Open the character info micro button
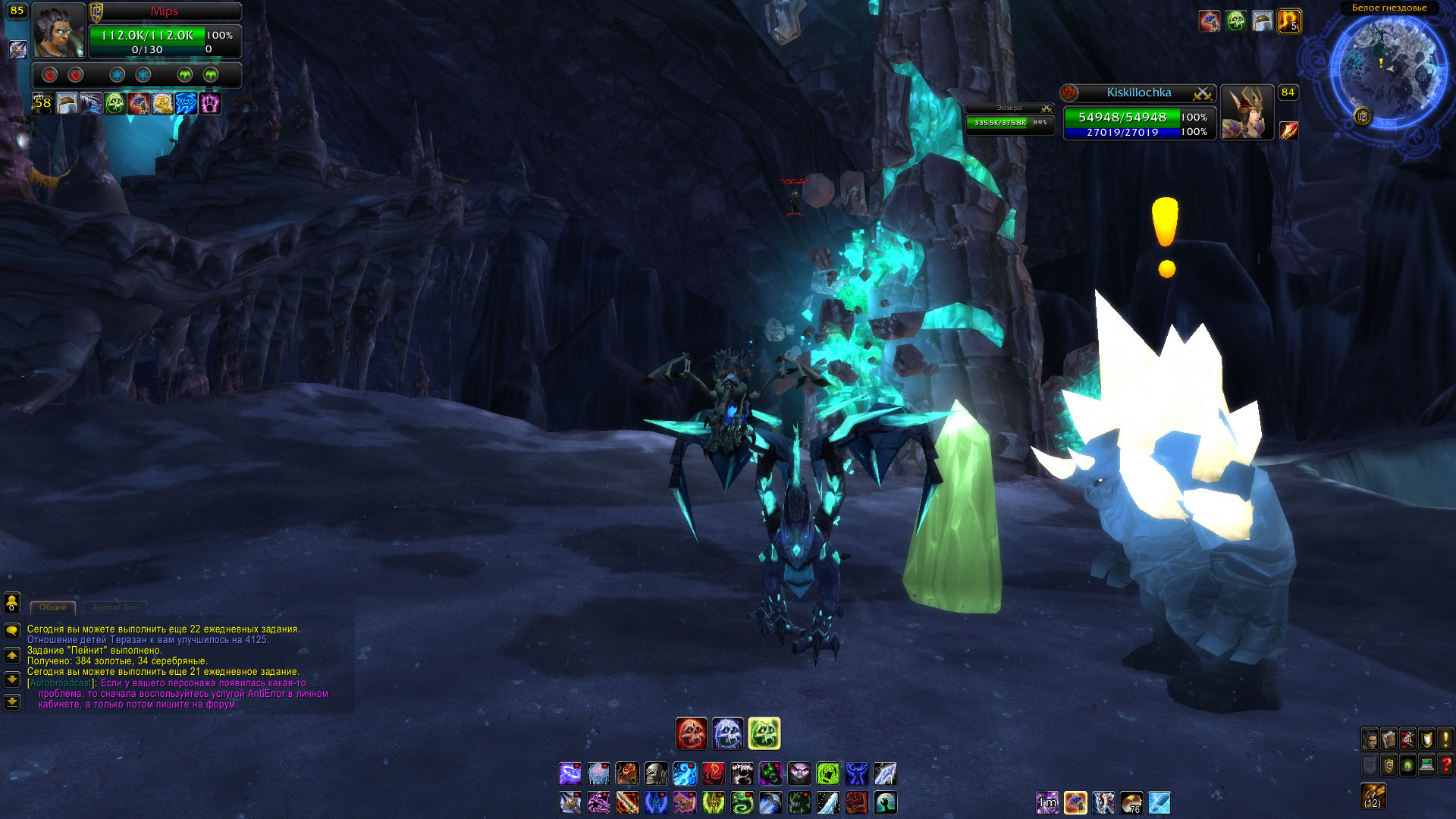This screenshot has height=819, width=1456. (x=1370, y=739)
